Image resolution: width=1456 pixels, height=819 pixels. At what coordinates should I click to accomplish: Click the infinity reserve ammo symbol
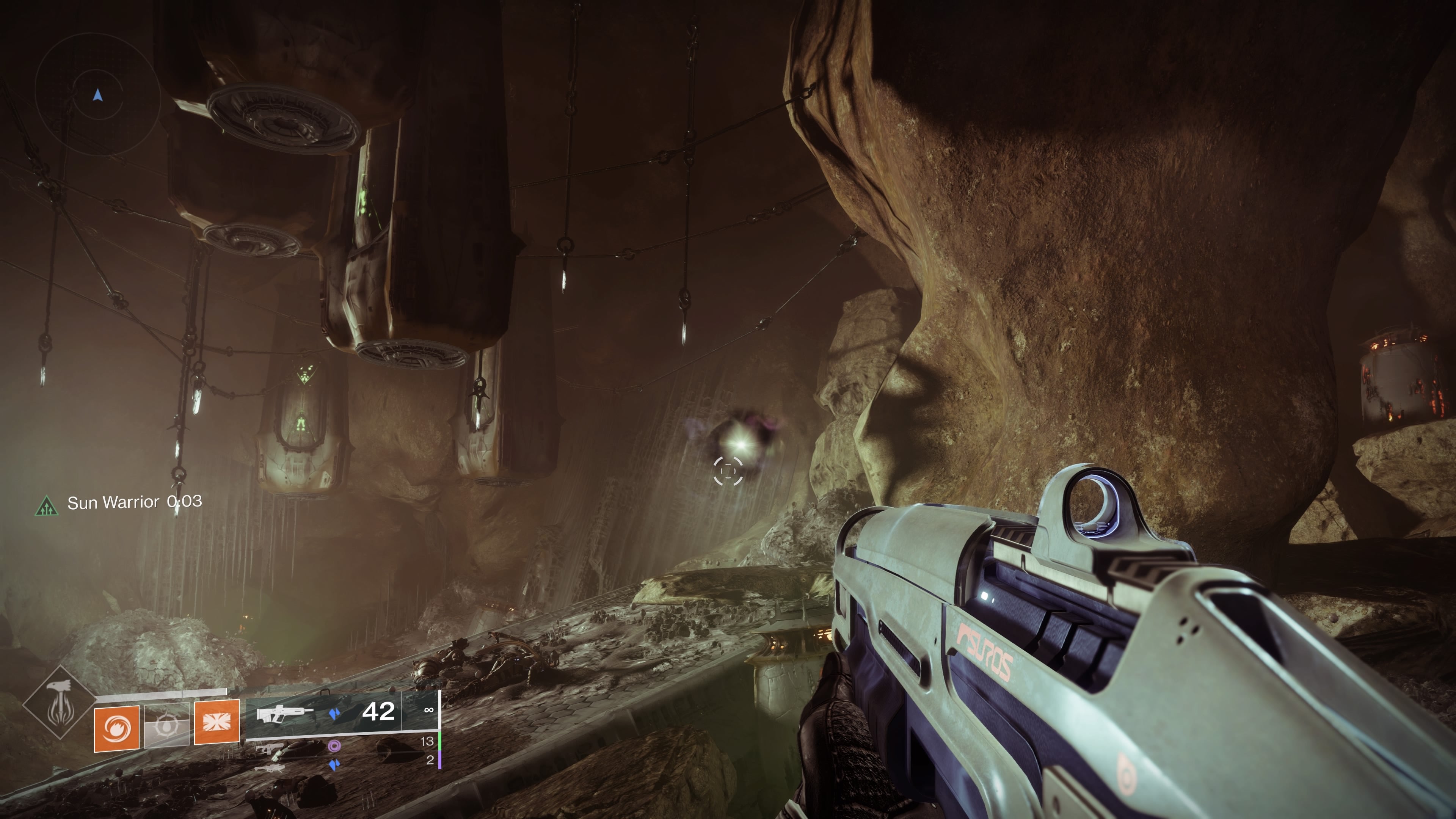point(429,711)
